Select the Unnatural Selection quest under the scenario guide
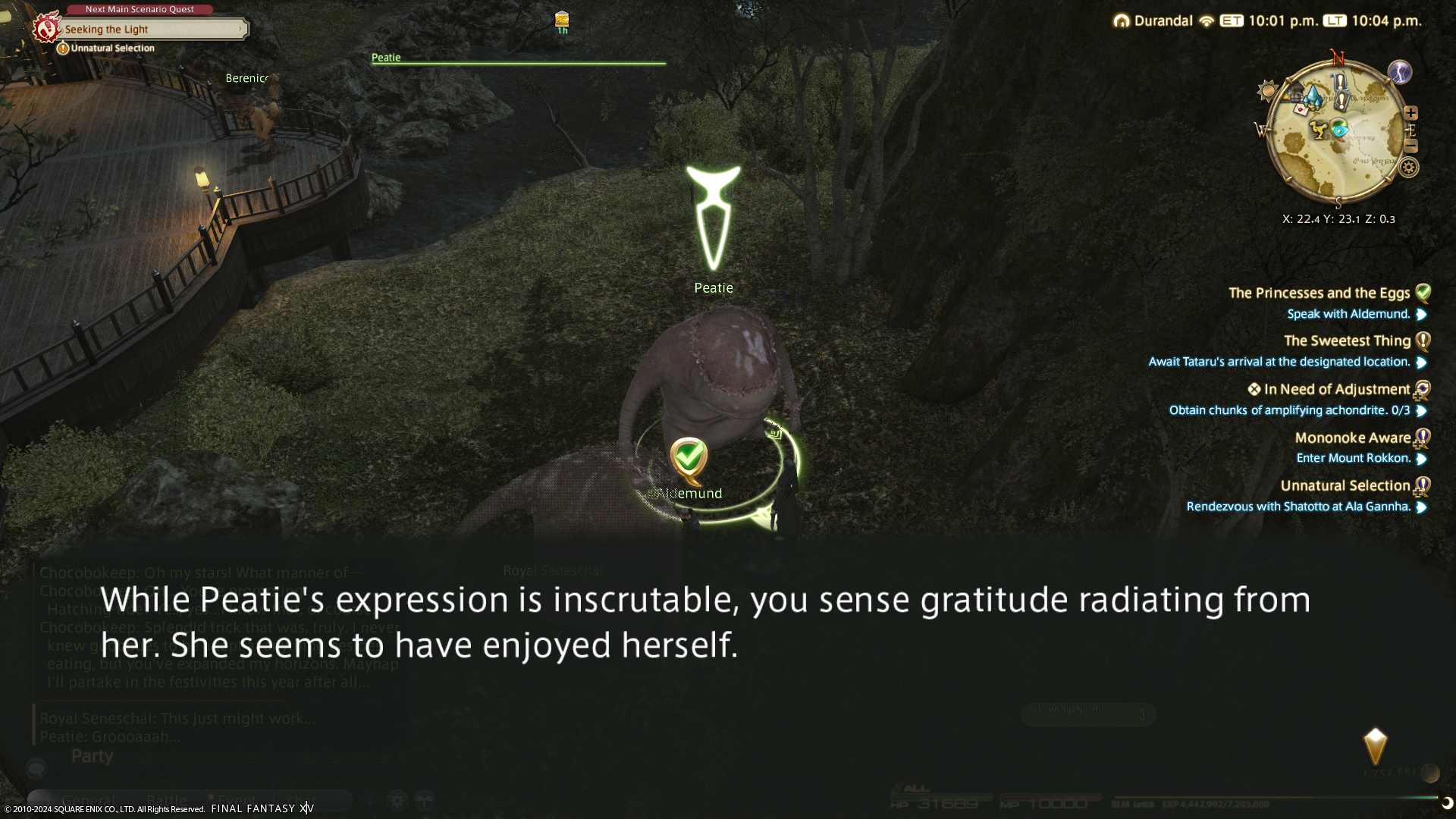Screen dimensions: 1456x819 coord(112,49)
